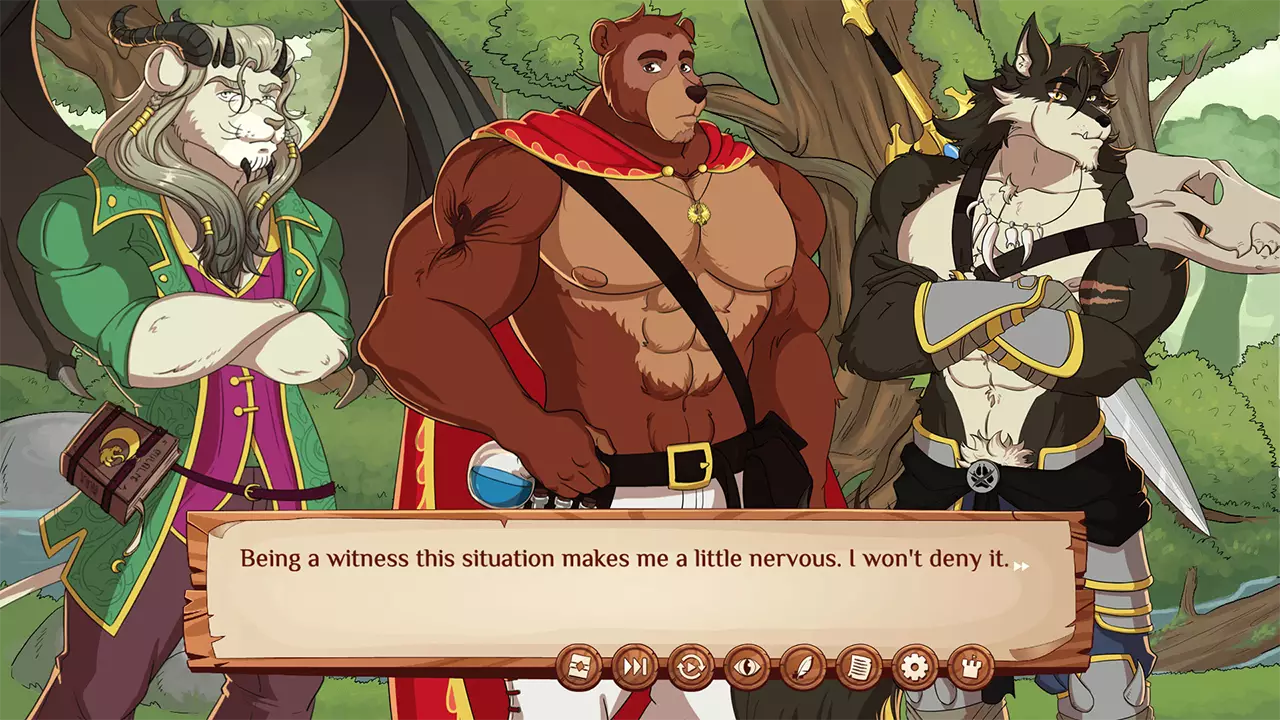1280x720 pixels.
Task: Click the eye icon to hide dialogue
Action: [747, 667]
